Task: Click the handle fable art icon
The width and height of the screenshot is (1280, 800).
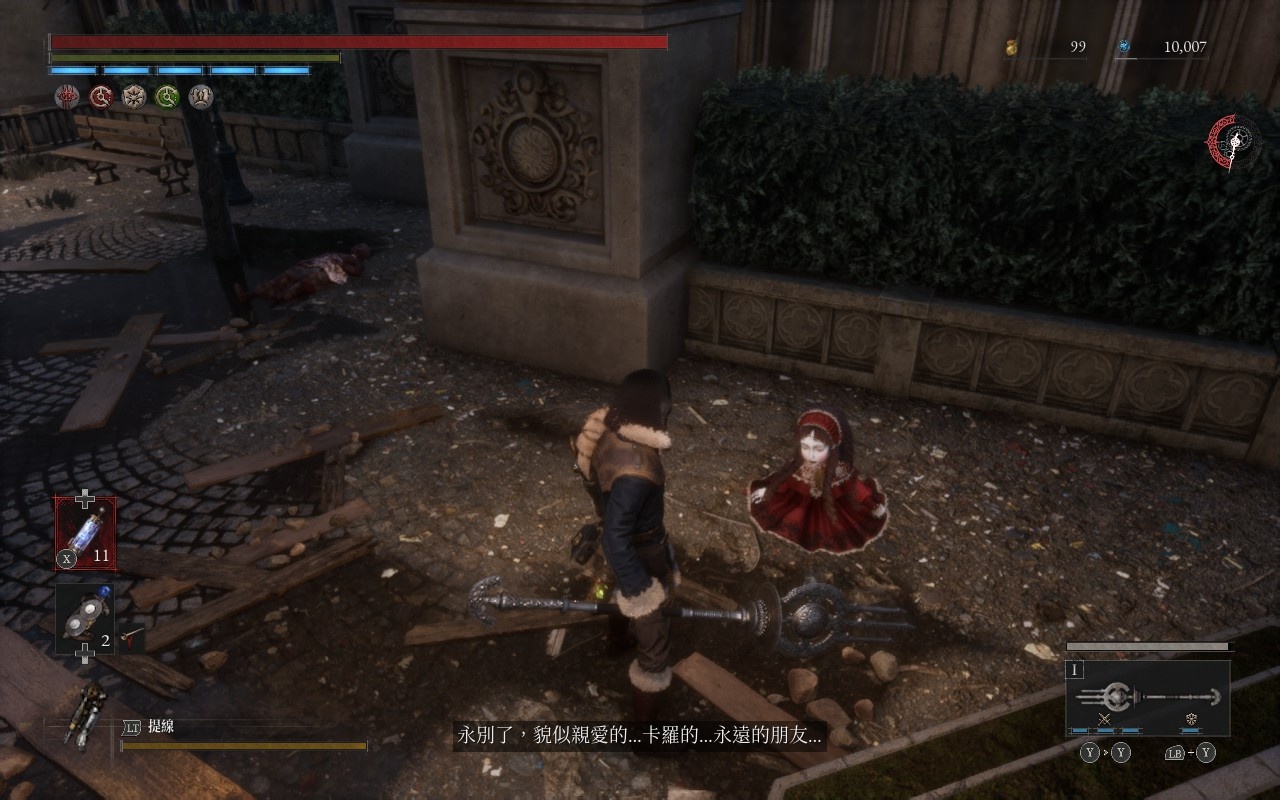Action: click(x=1191, y=720)
